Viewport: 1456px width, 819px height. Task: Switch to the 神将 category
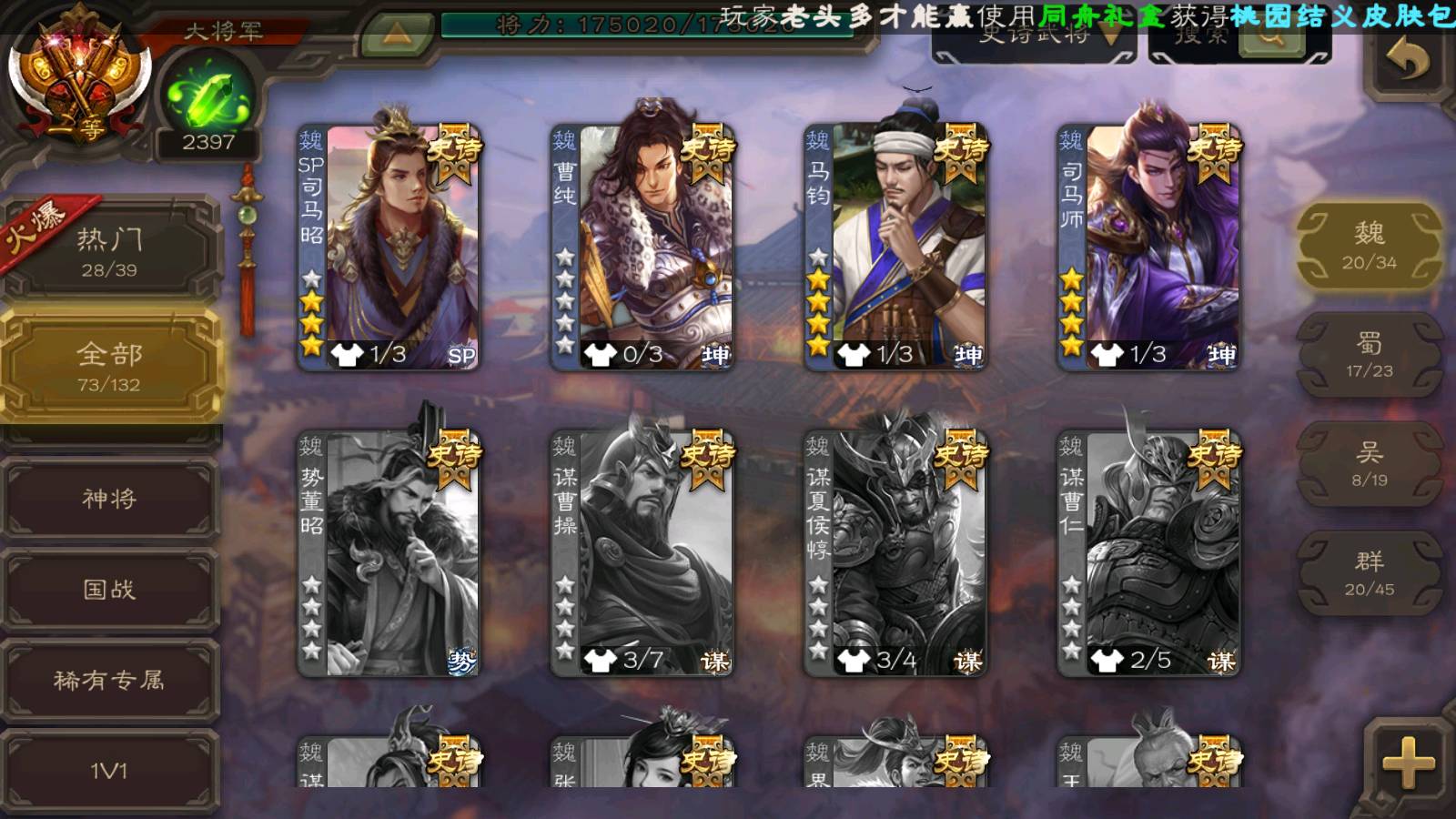pyautogui.click(x=109, y=499)
